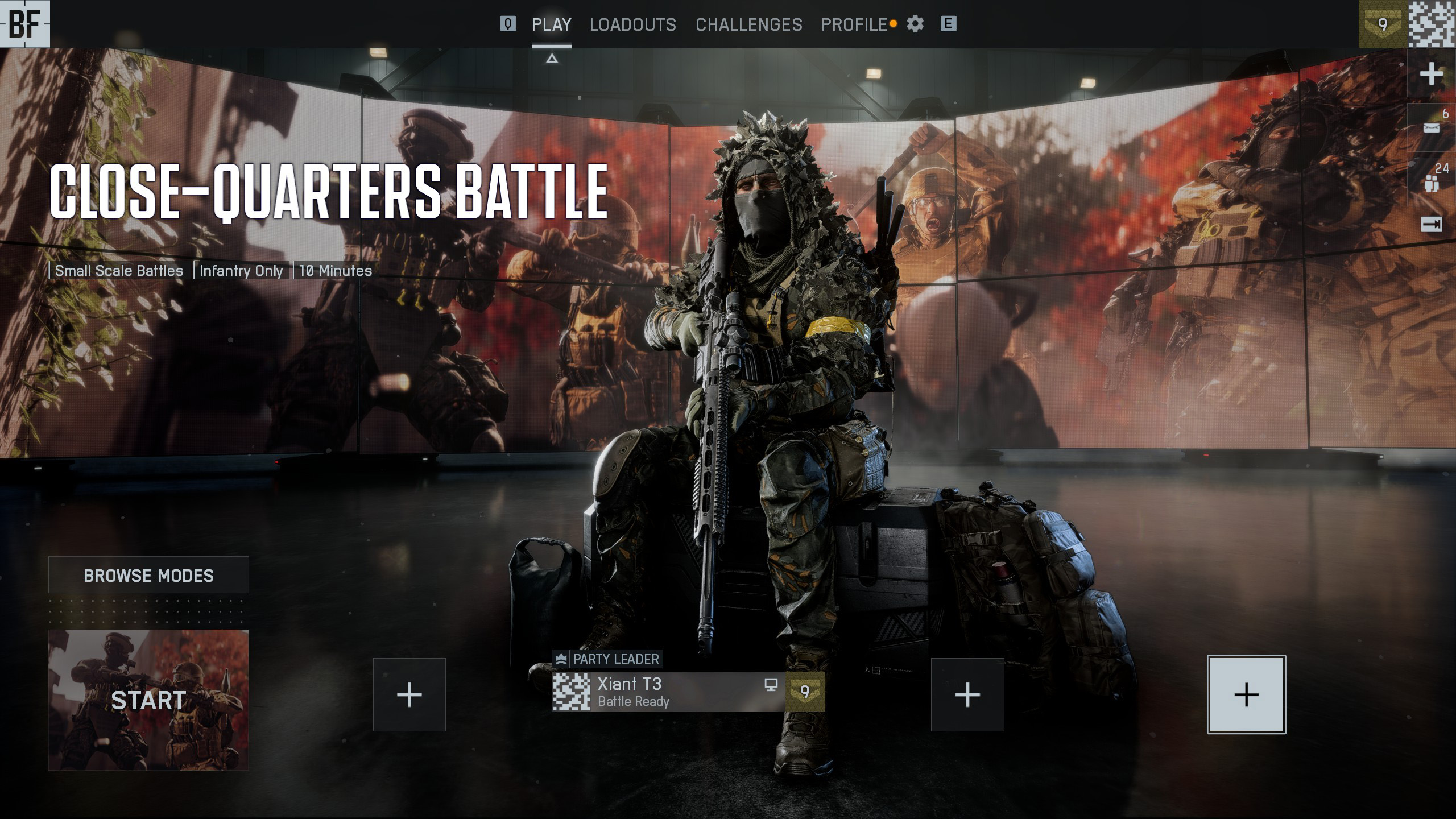Open the player avatar in the top corner
This screenshot has width=1456, height=819.
click(x=1432, y=24)
